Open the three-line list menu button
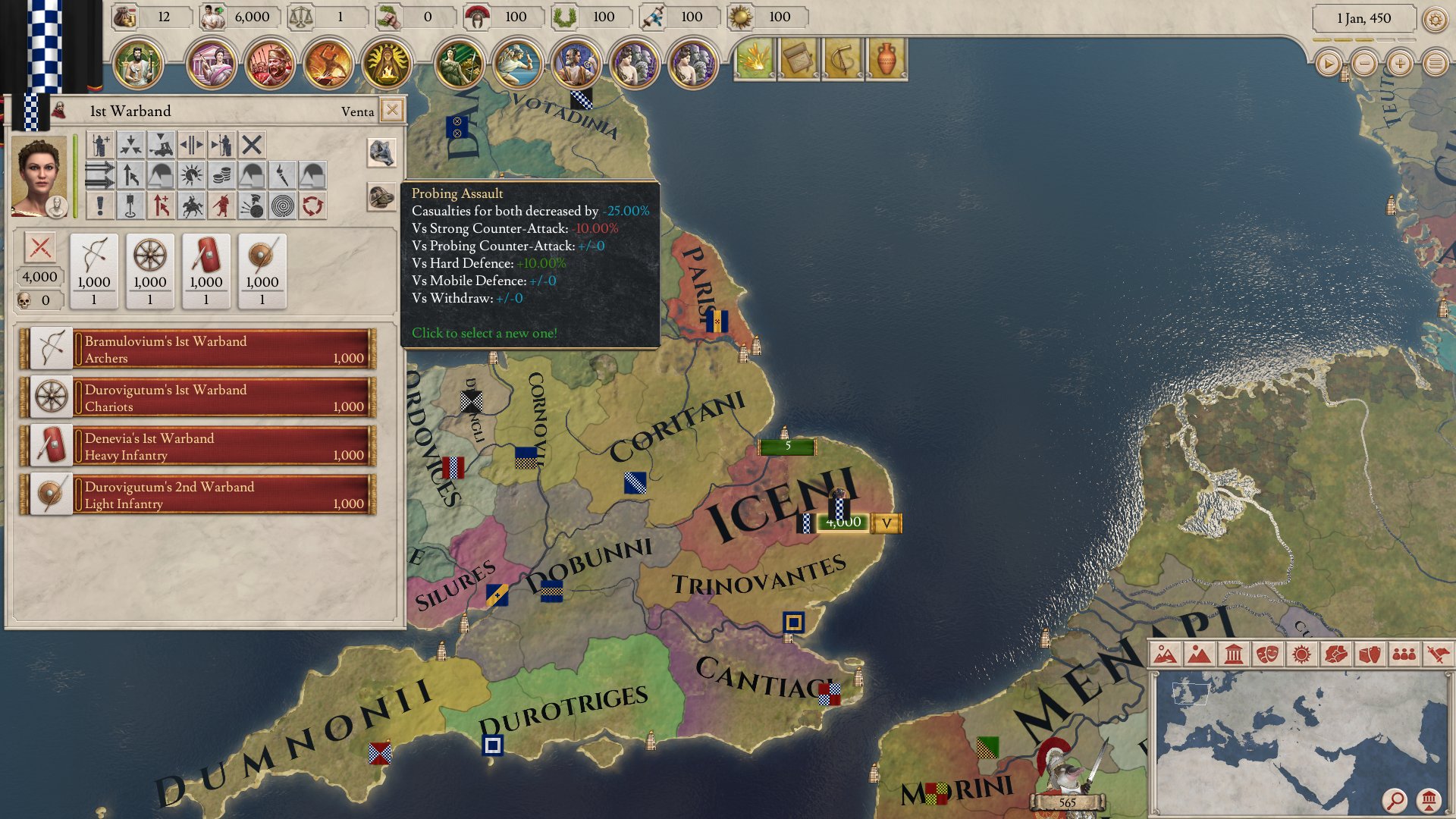1456x819 pixels. (x=1436, y=64)
